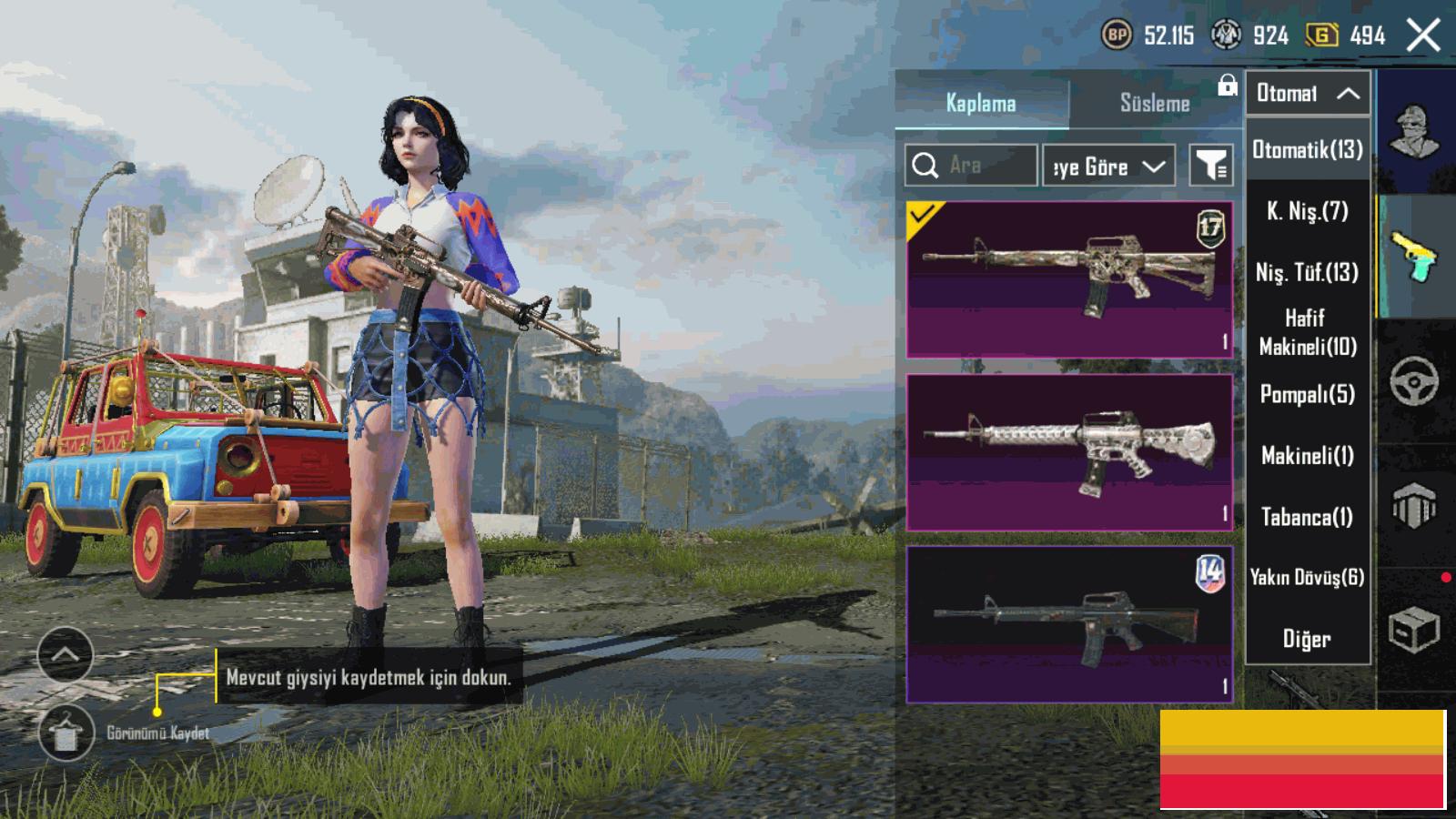Open Hafif Makineli(10) category
This screenshot has width=1456, height=819.
(x=1307, y=332)
